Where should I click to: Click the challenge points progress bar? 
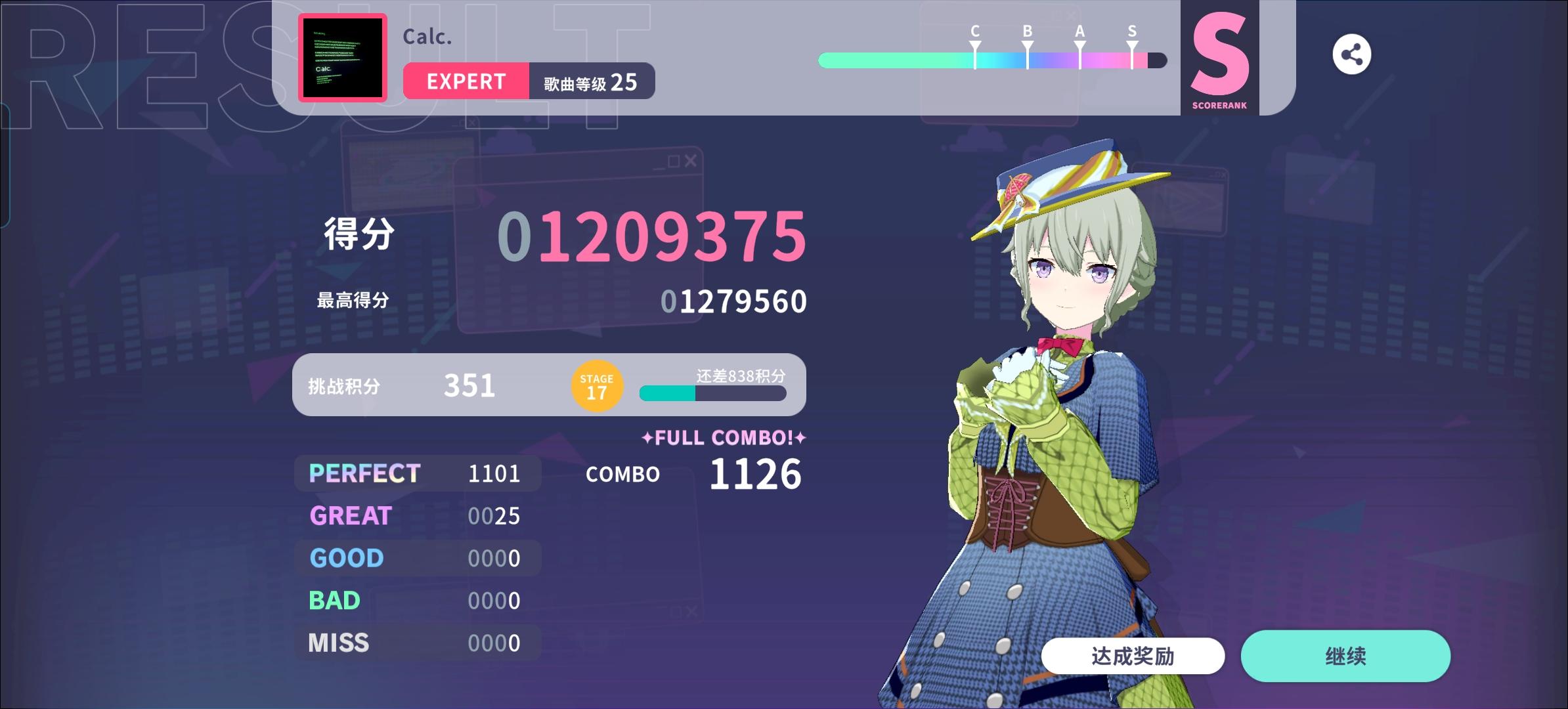tap(712, 394)
